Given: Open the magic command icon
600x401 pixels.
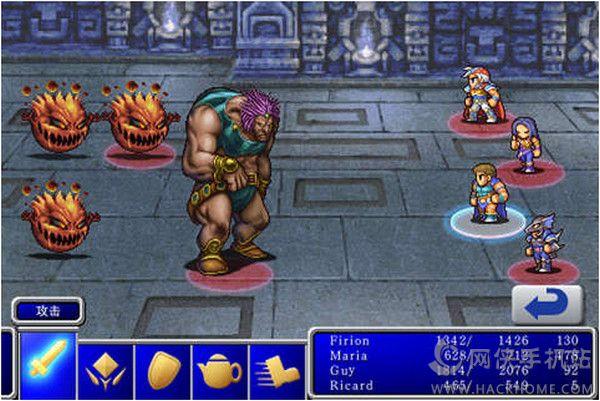Looking at the screenshot, I should pyautogui.click(x=105, y=369).
